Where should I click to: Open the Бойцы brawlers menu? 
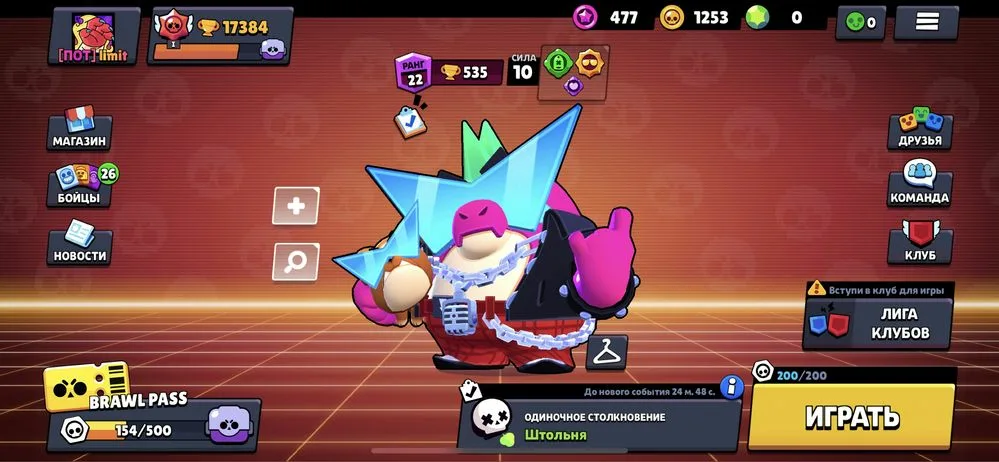point(80,186)
